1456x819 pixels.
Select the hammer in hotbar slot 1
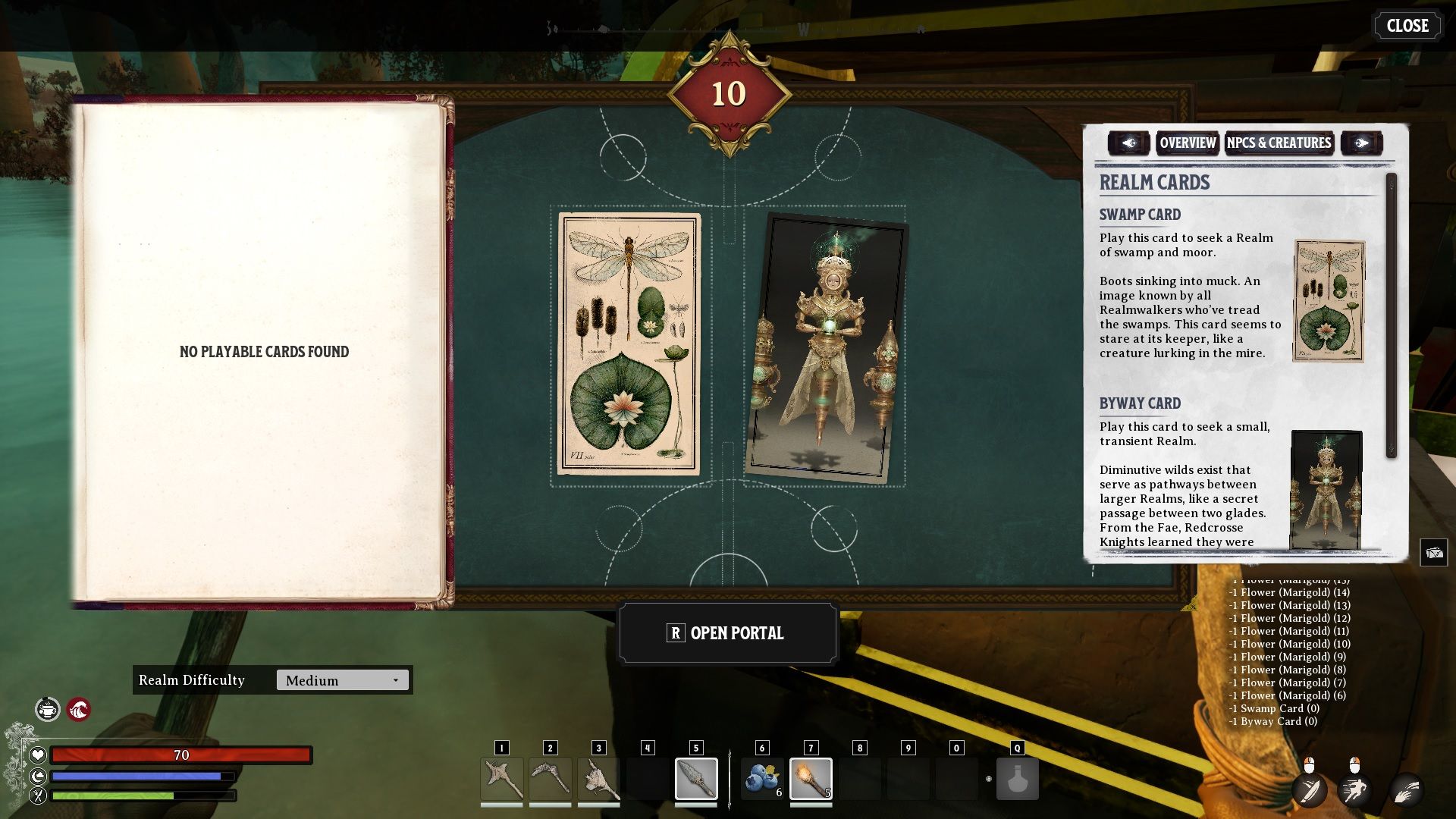[x=501, y=778]
